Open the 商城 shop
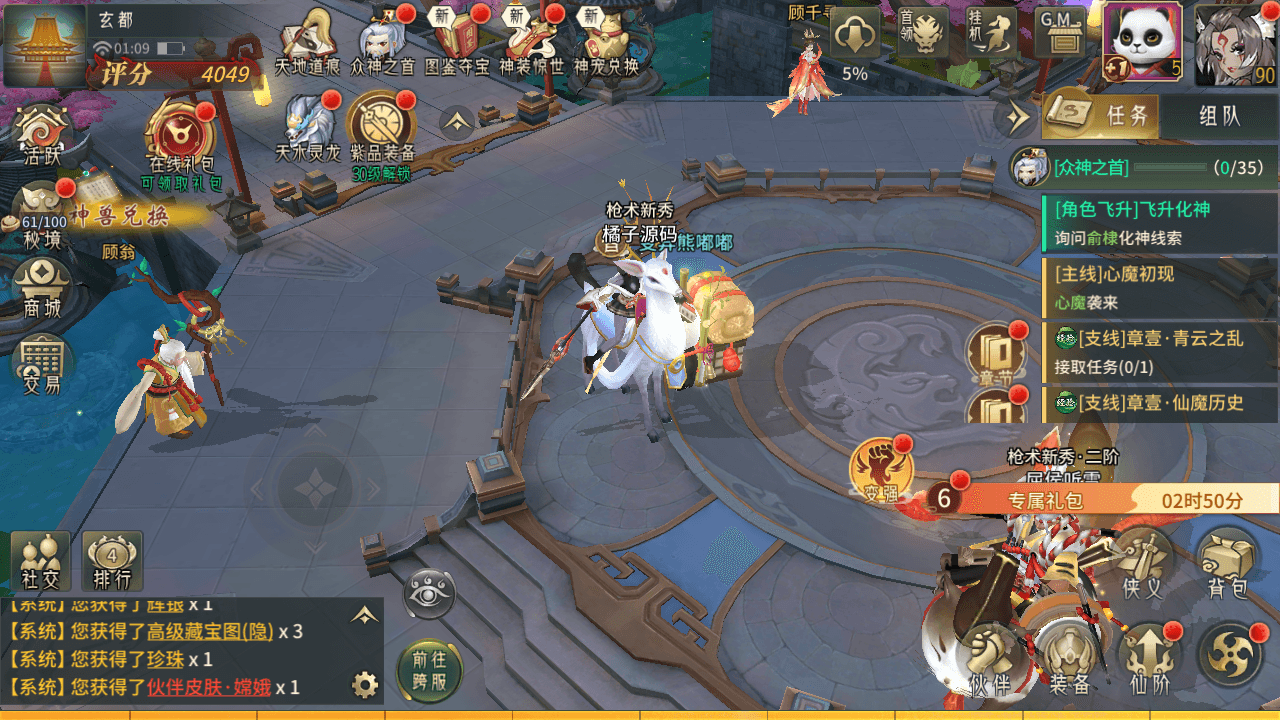Viewport: 1280px width, 720px height. [x=43, y=287]
